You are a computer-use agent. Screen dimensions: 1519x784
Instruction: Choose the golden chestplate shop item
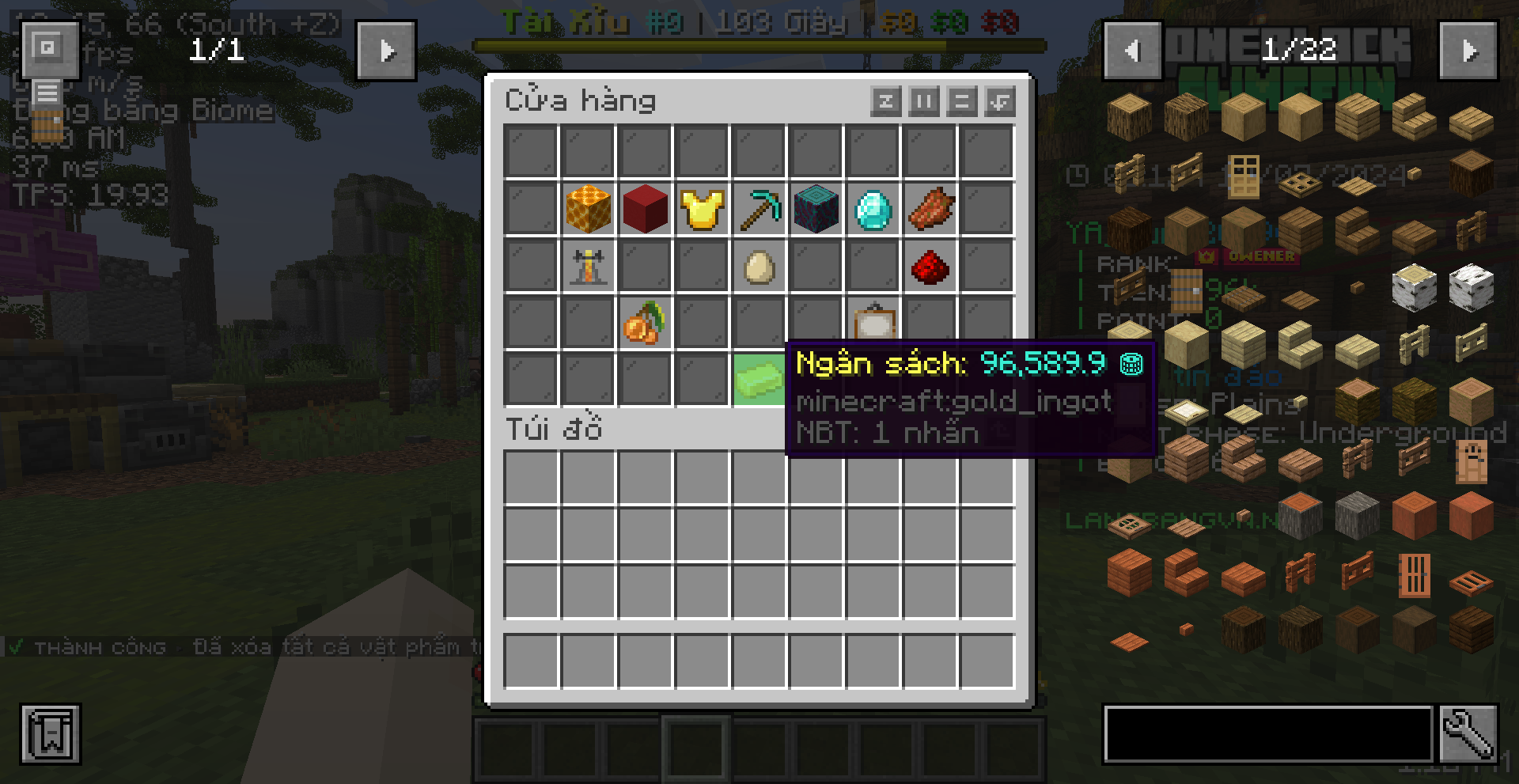pos(702,210)
